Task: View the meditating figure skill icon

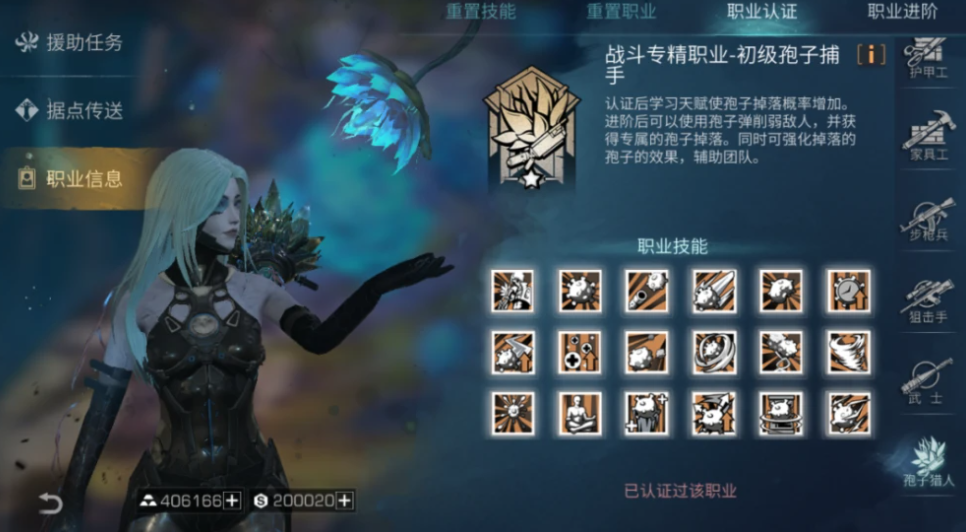Action: coord(580,413)
